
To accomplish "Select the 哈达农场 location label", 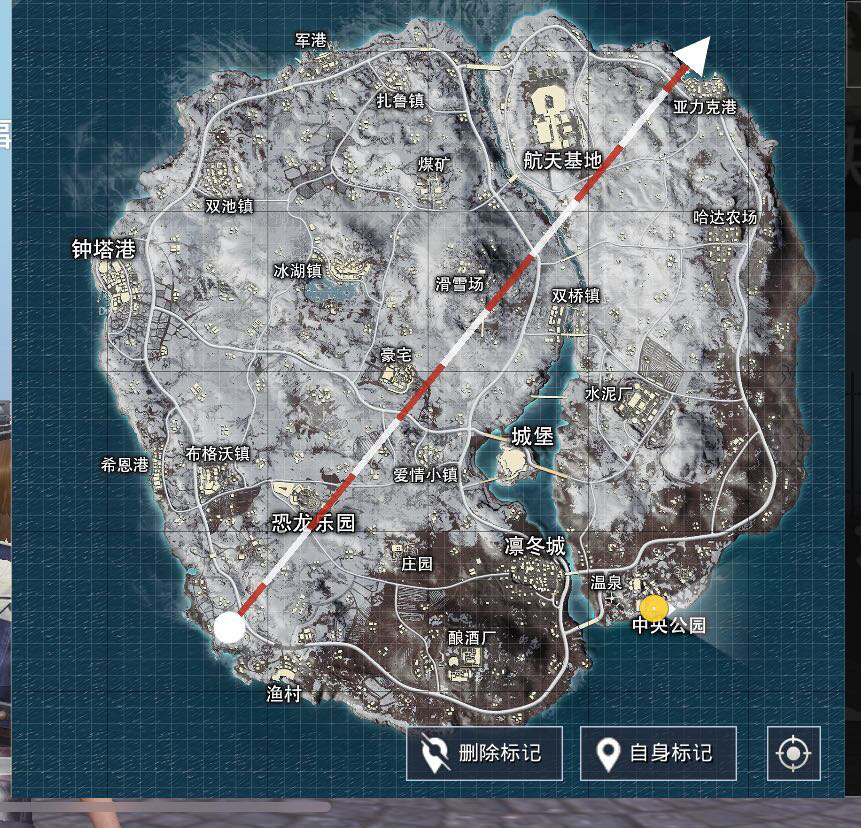I will 725,217.
